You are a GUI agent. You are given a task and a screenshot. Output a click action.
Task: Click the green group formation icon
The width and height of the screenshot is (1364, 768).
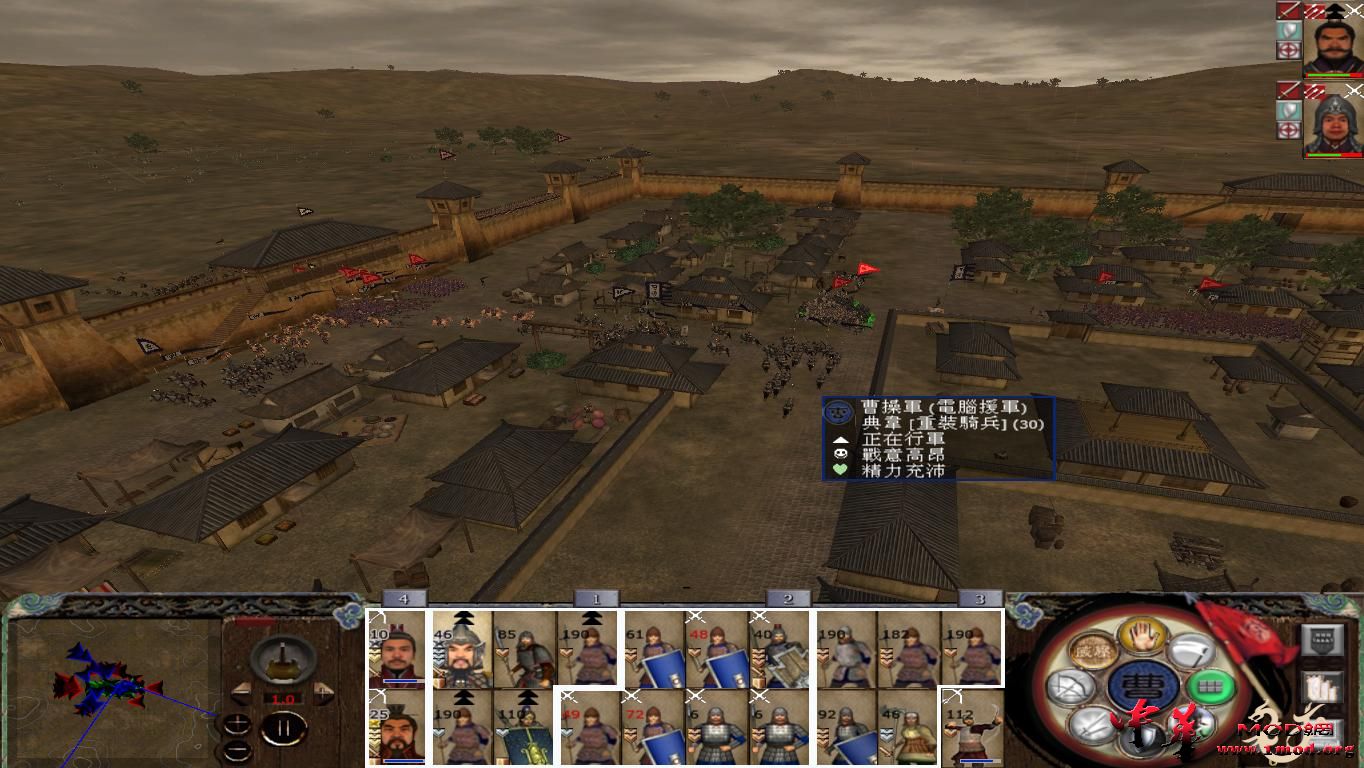pyautogui.click(x=1208, y=687)
